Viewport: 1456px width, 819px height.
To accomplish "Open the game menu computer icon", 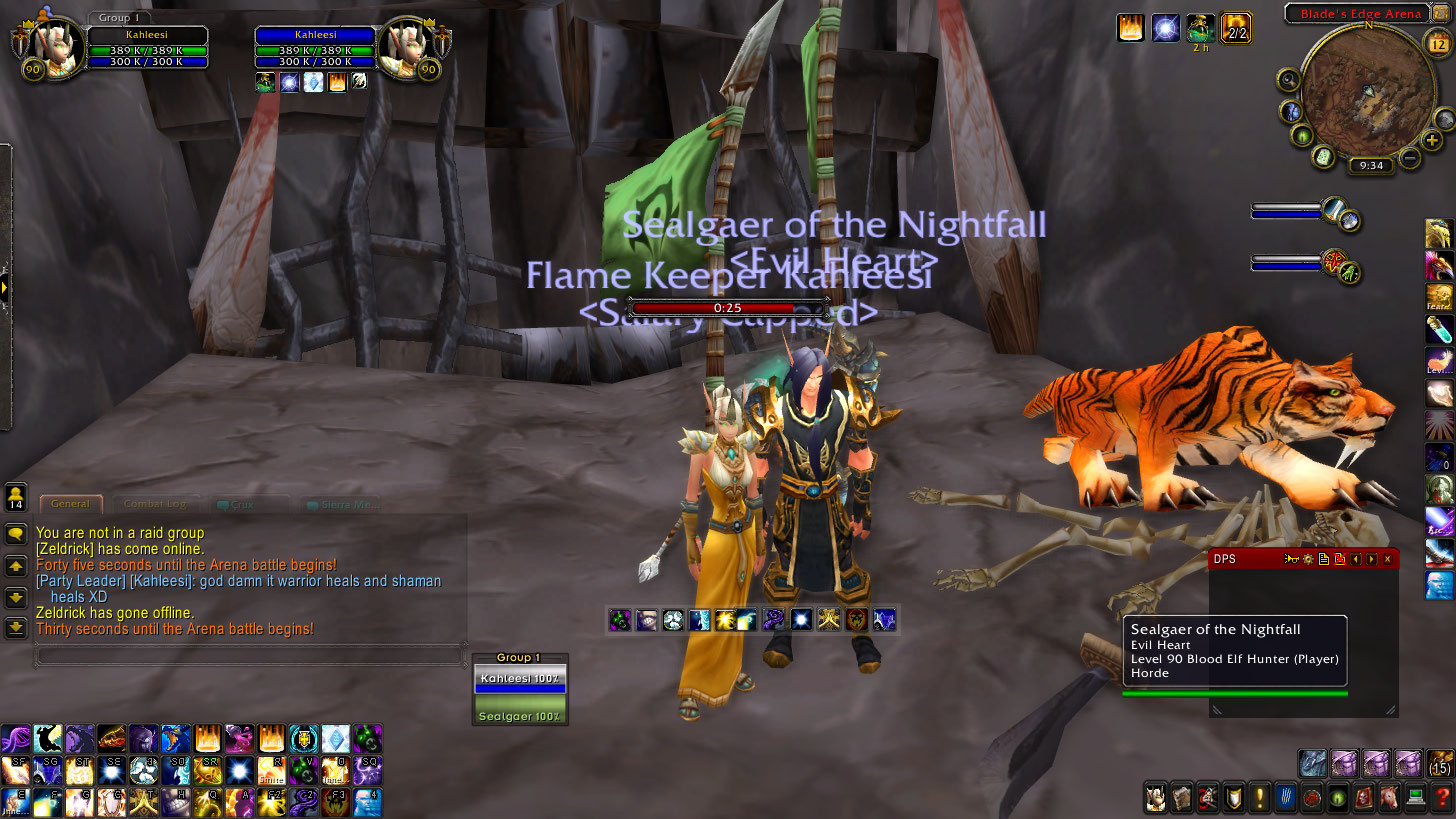I will click(1415, 798).
